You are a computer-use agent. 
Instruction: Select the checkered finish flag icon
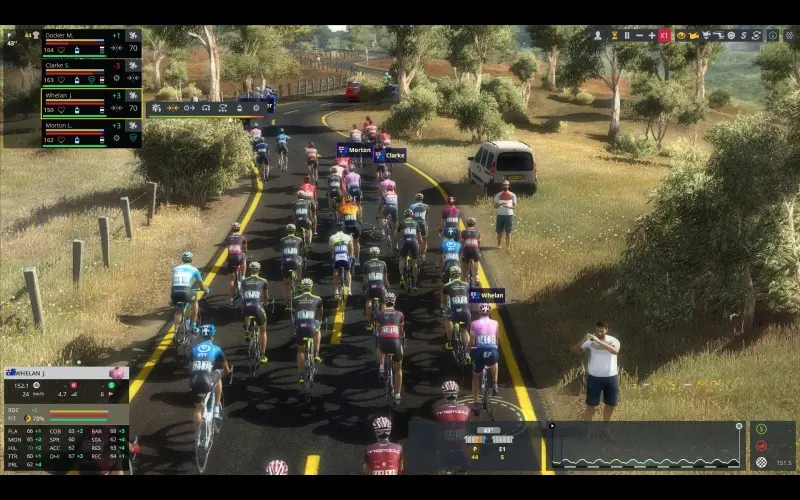(x=761, y=463)
